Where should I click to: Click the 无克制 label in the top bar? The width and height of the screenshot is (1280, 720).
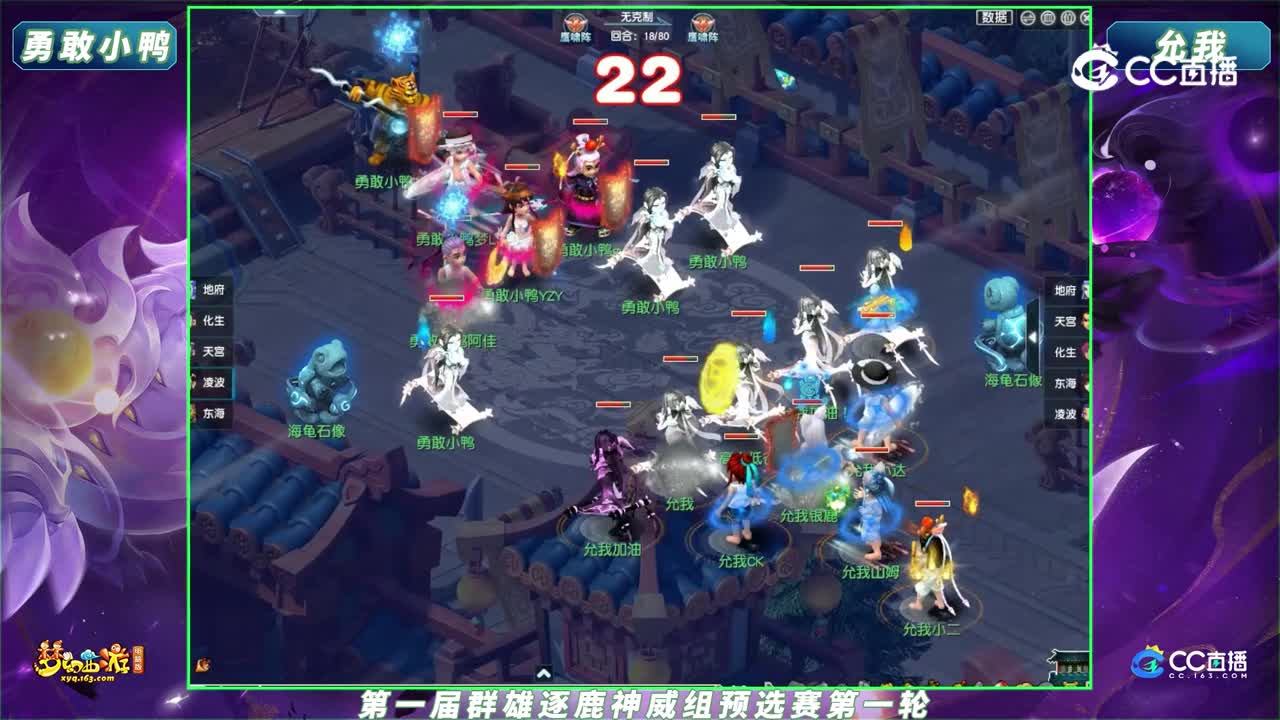click(x=637, y=17)
